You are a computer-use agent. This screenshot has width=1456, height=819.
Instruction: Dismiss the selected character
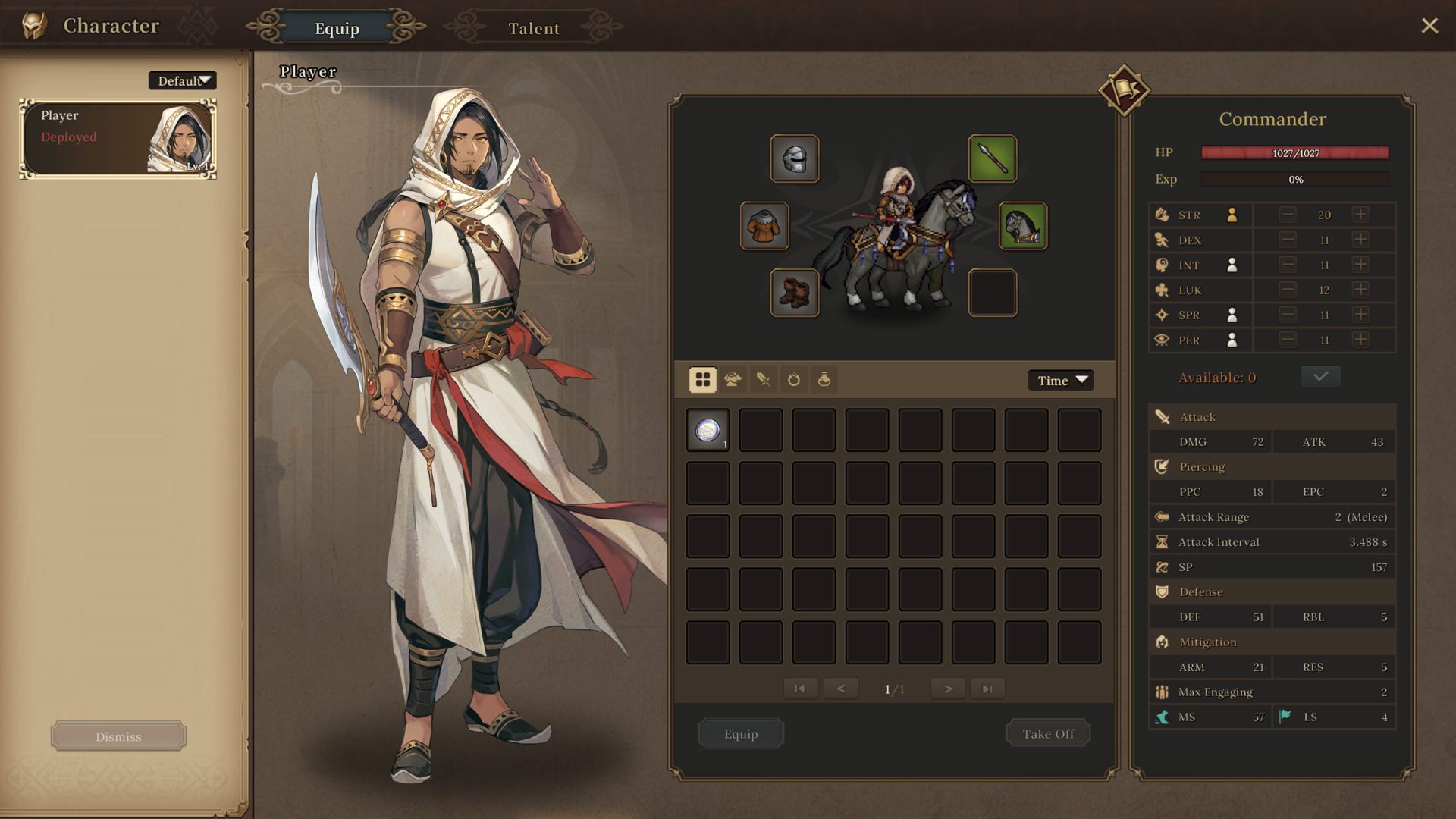click(118, 736)
